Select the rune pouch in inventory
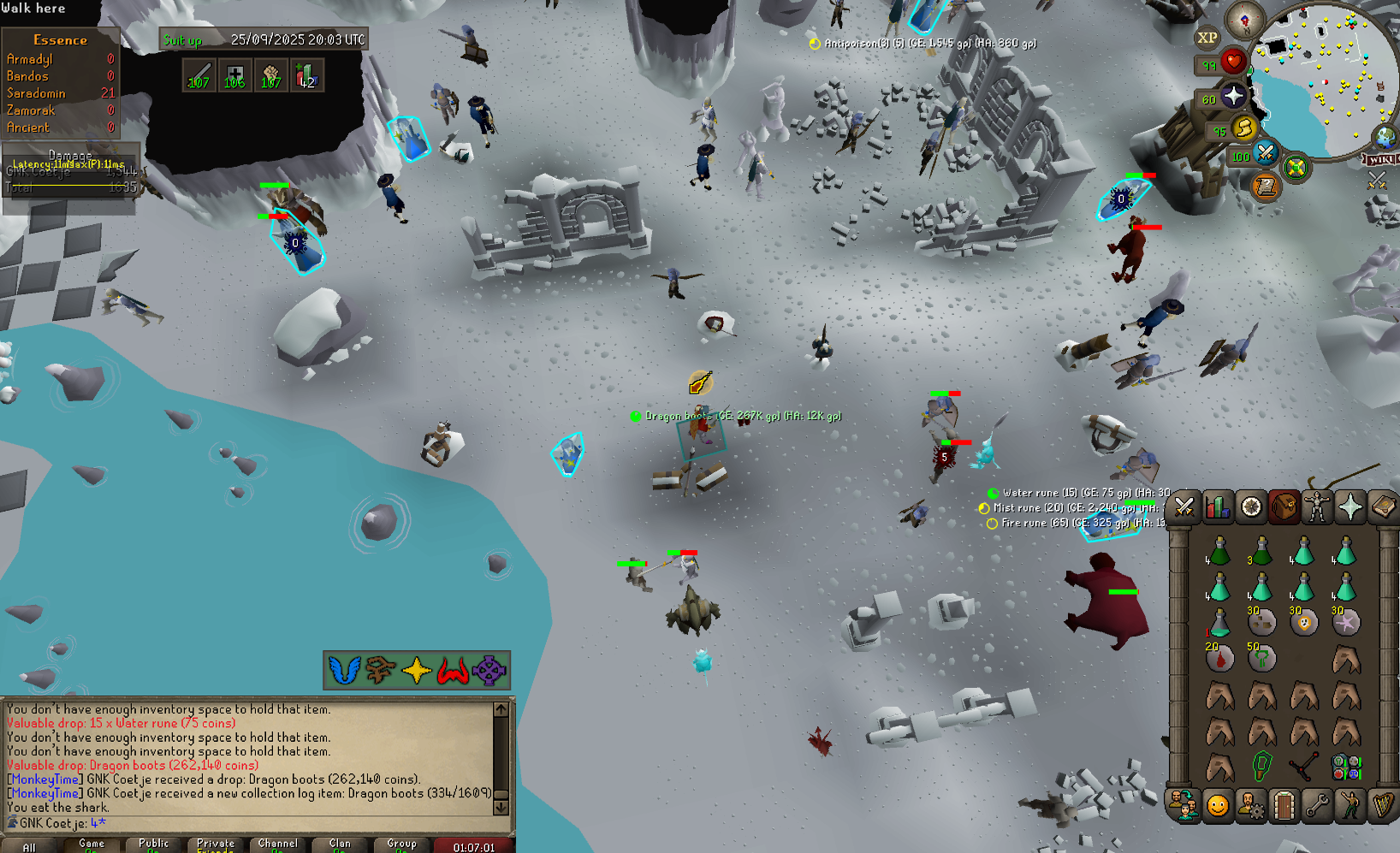1400x853 pixels. point(1346,767)
